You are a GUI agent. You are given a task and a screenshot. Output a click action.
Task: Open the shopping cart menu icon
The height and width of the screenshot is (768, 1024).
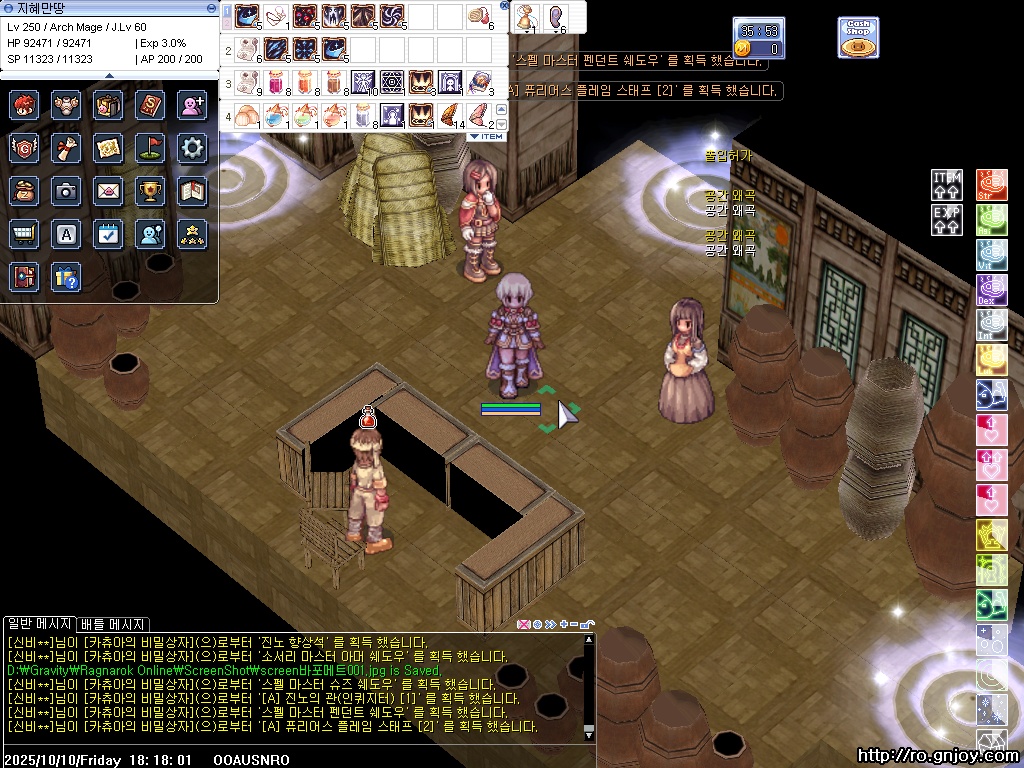tap(24, 234)
